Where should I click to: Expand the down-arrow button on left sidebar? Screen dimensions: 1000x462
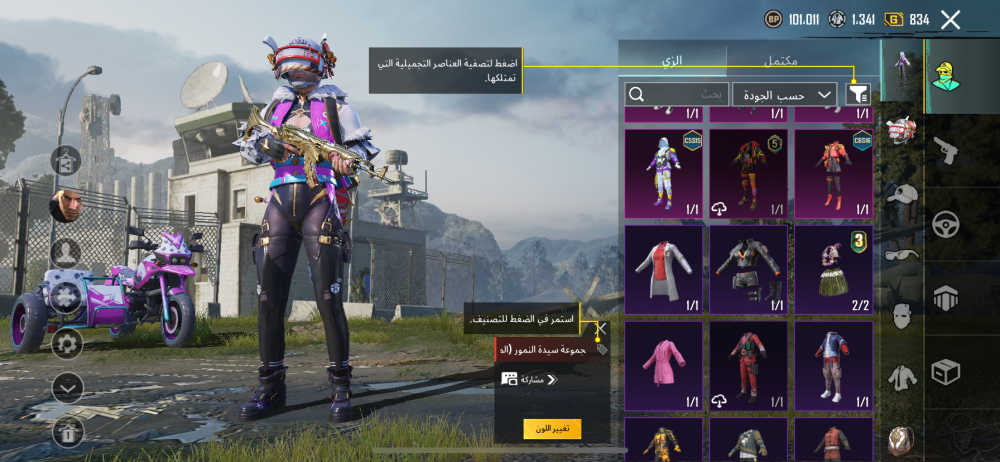click(x=67, y=387)
